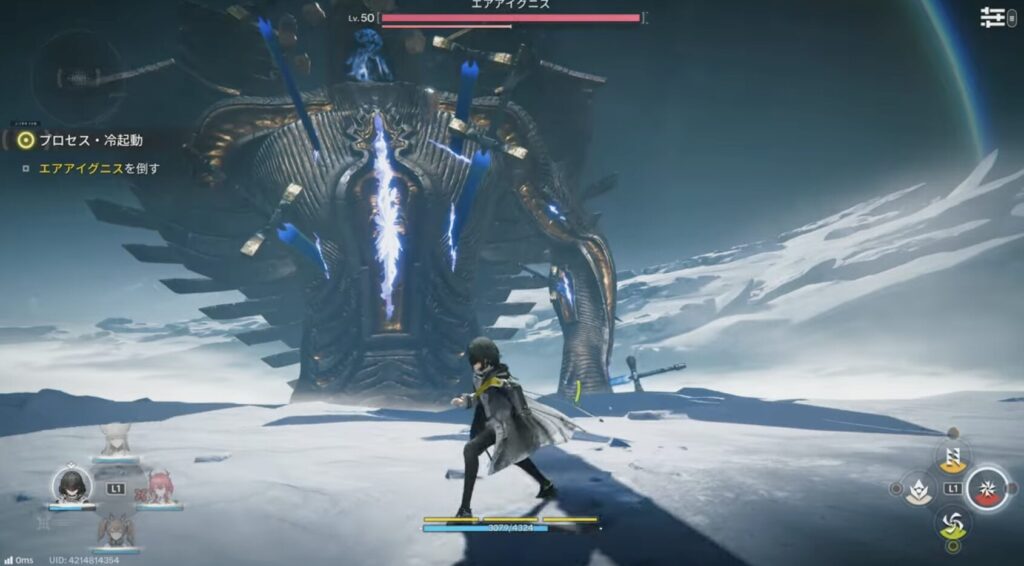
Task: Switch to the brown-haired party member portrait
Action: pyautogui.click(x=115, y=529)
